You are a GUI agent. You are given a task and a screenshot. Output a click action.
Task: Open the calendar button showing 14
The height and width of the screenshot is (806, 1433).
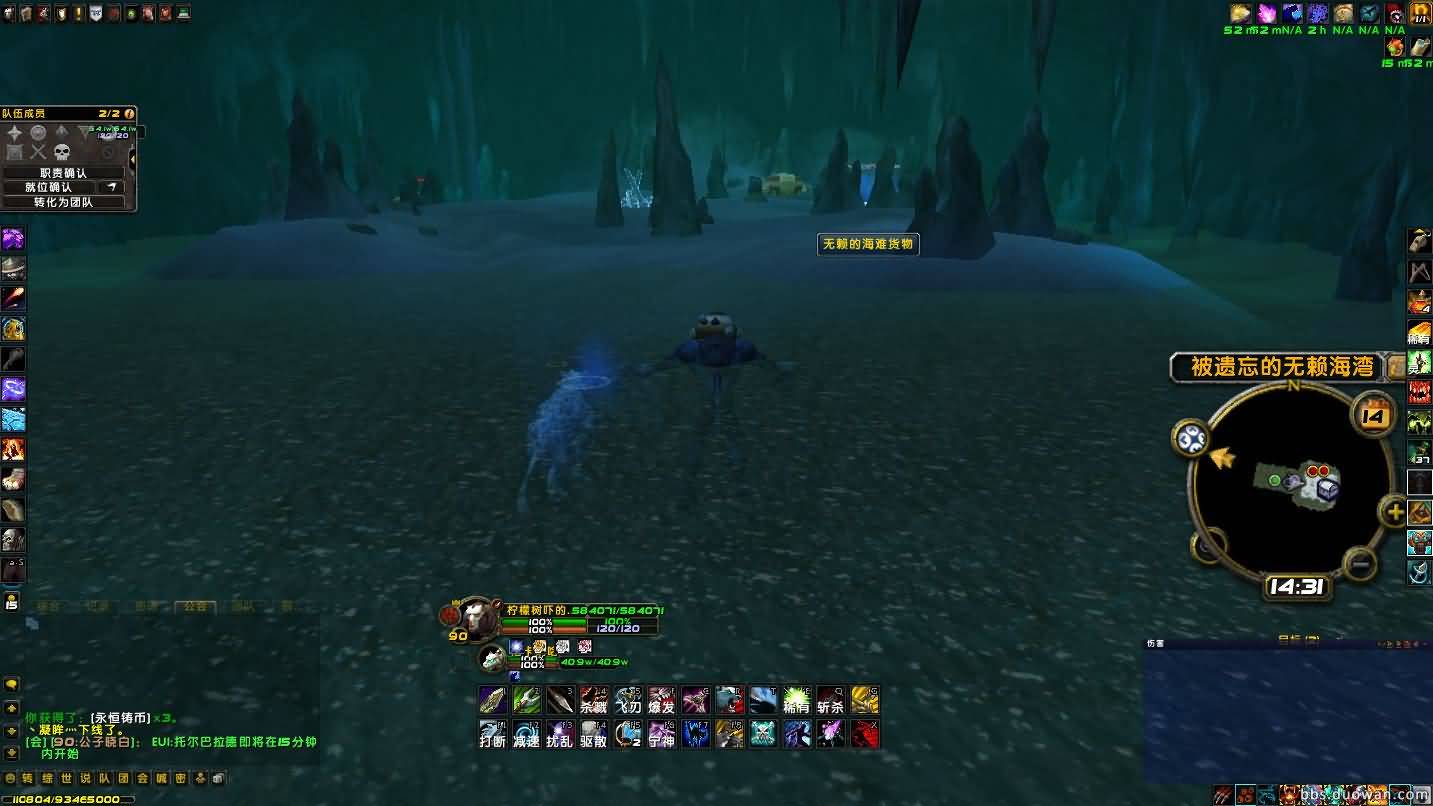(1374, 415)
